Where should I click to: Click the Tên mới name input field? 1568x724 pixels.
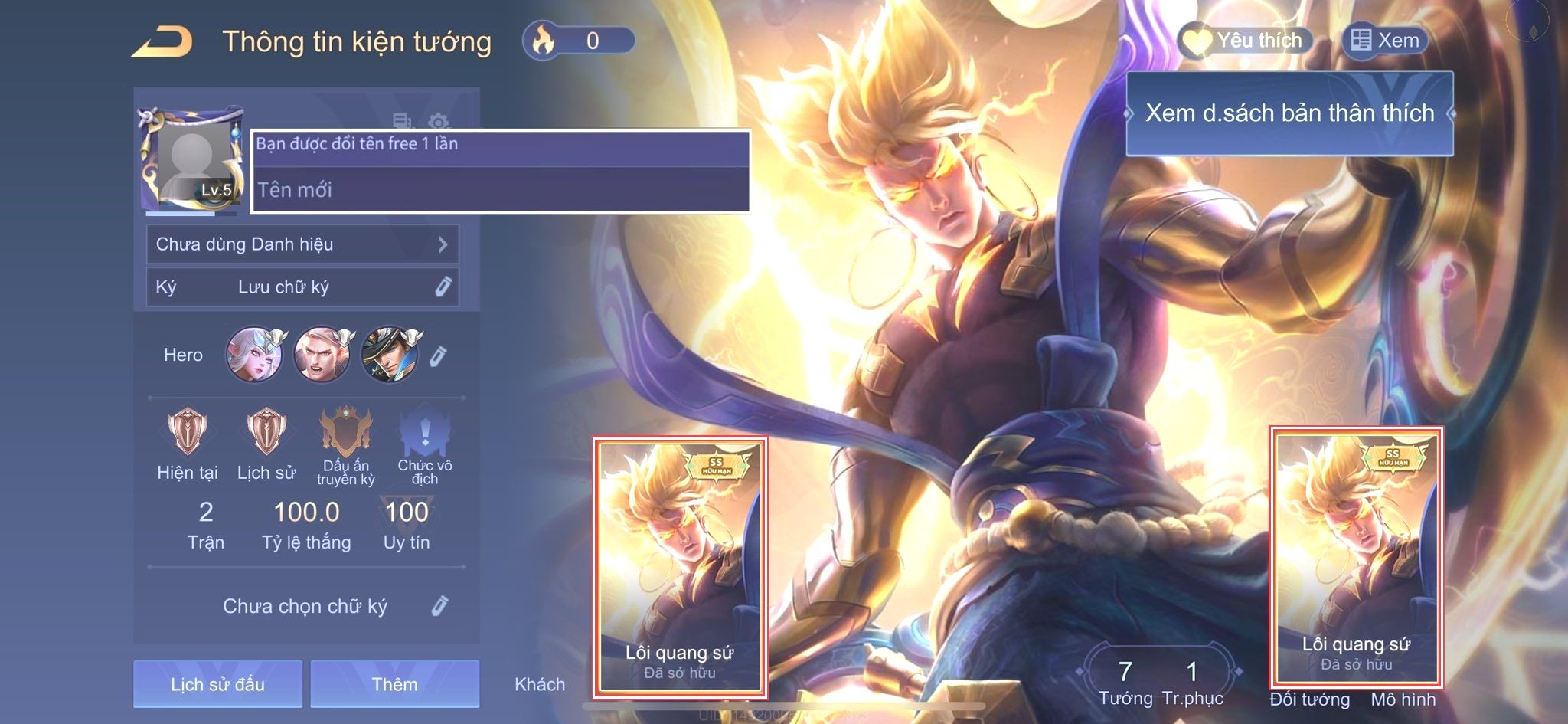coord(501,189)
